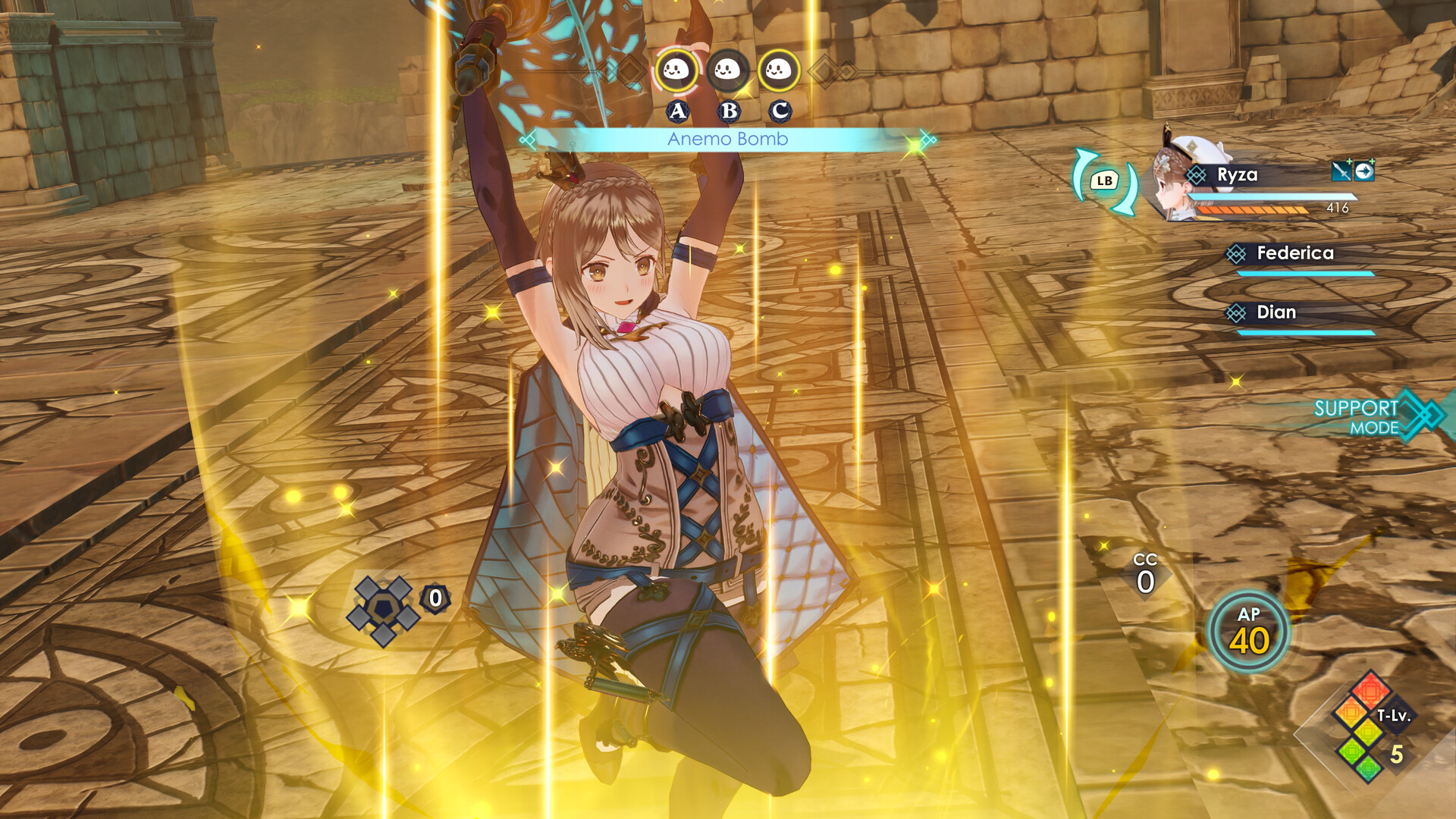Image resolution: width=1456 pixels, height=819 pixels.
Task: Toggle the LB character switch arrows
Action: click(x=1104, y=180)
